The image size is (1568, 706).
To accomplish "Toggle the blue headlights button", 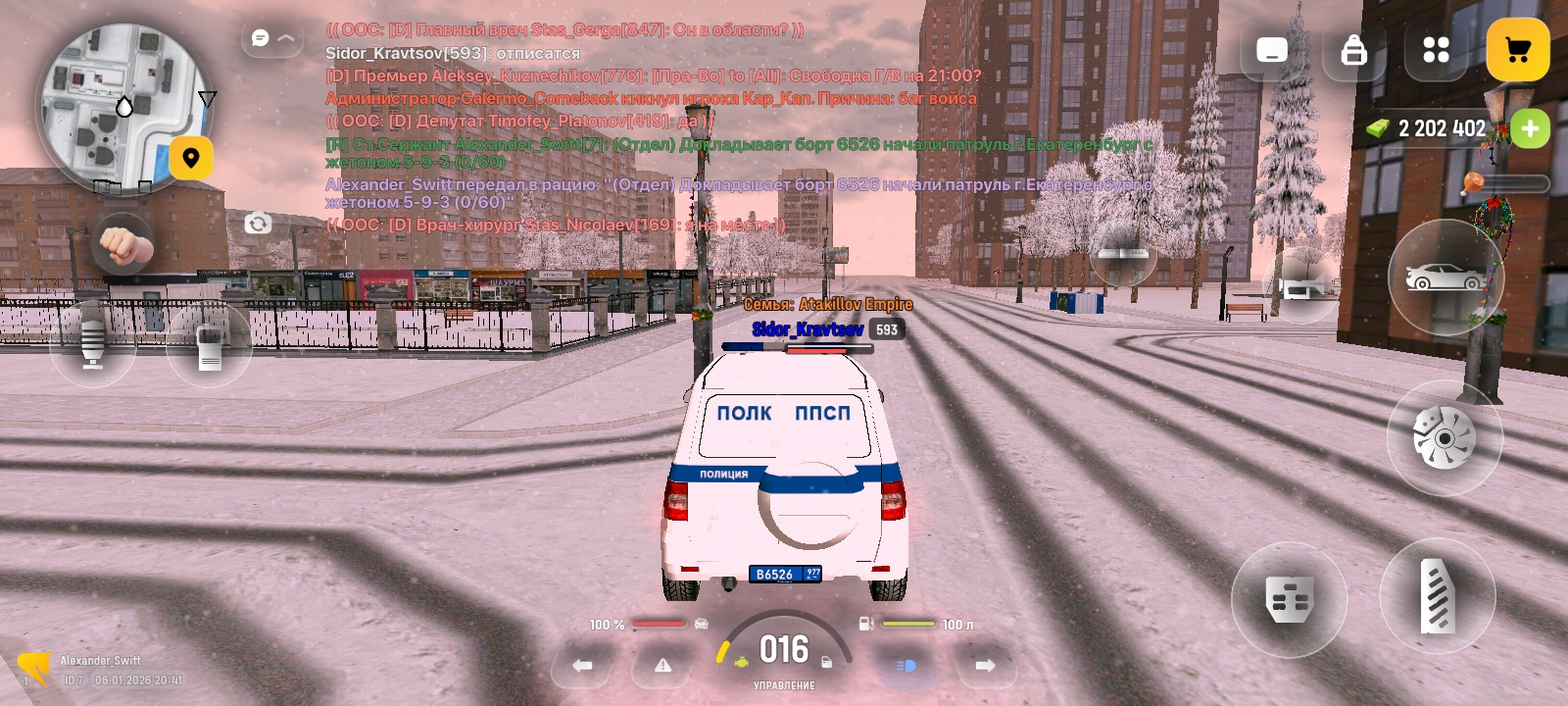I will [x=906, y=666].
